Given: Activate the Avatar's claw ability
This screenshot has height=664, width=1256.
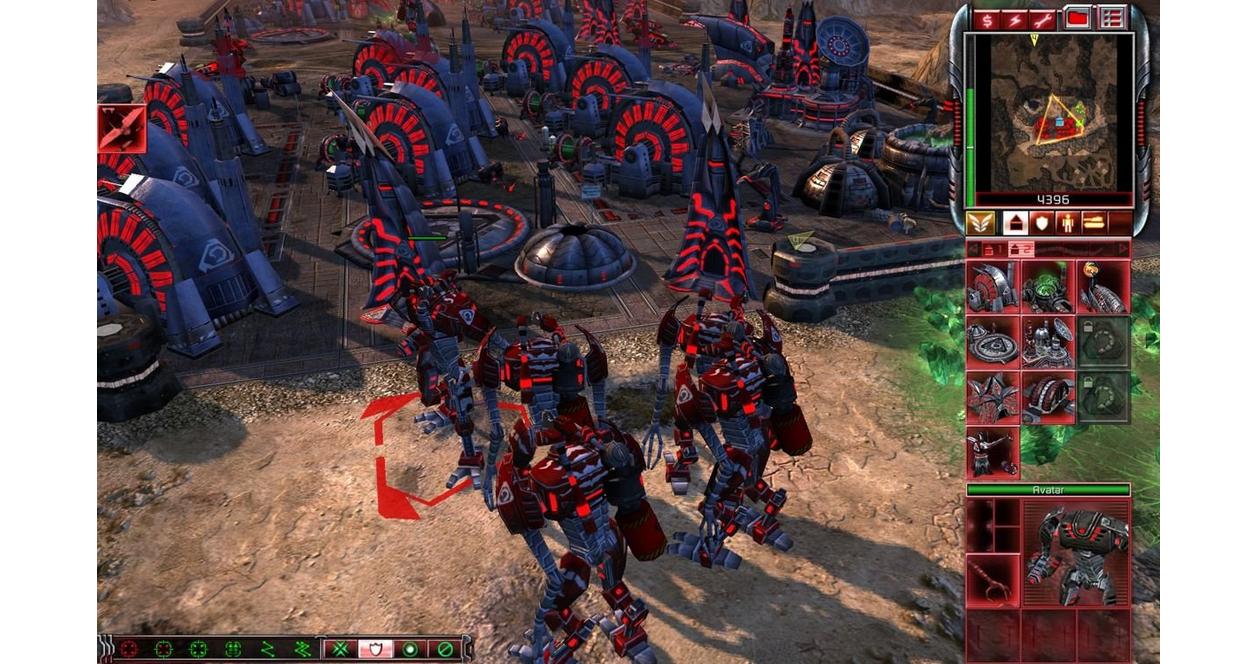Looking at the screenshot, I should coord(992,581).
